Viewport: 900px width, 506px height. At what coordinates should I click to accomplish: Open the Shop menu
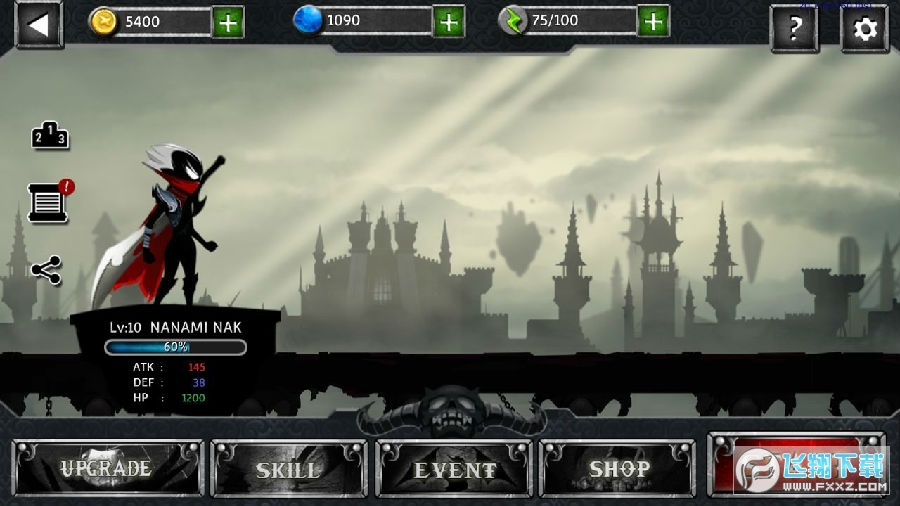point(618,468)
